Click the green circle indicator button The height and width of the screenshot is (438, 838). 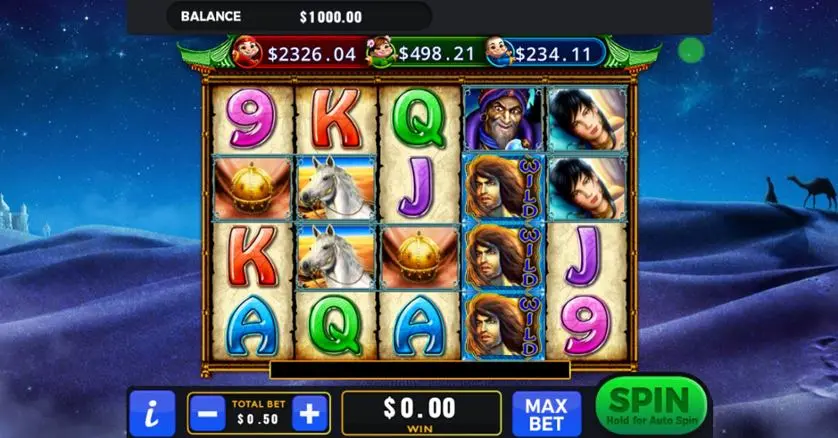point(690,50)
